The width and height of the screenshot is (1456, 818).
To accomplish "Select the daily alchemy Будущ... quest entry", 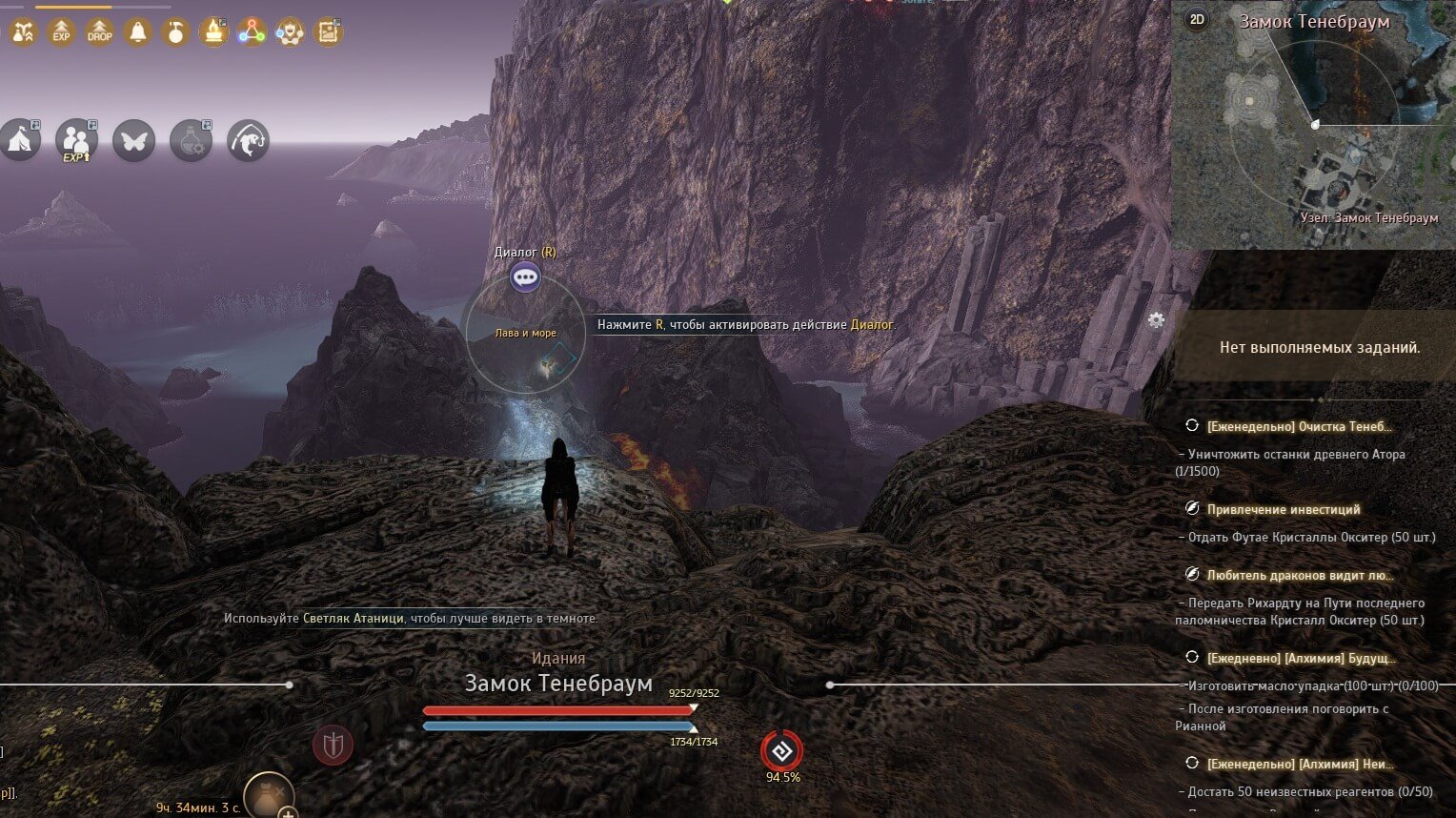I will (1300, 658).
